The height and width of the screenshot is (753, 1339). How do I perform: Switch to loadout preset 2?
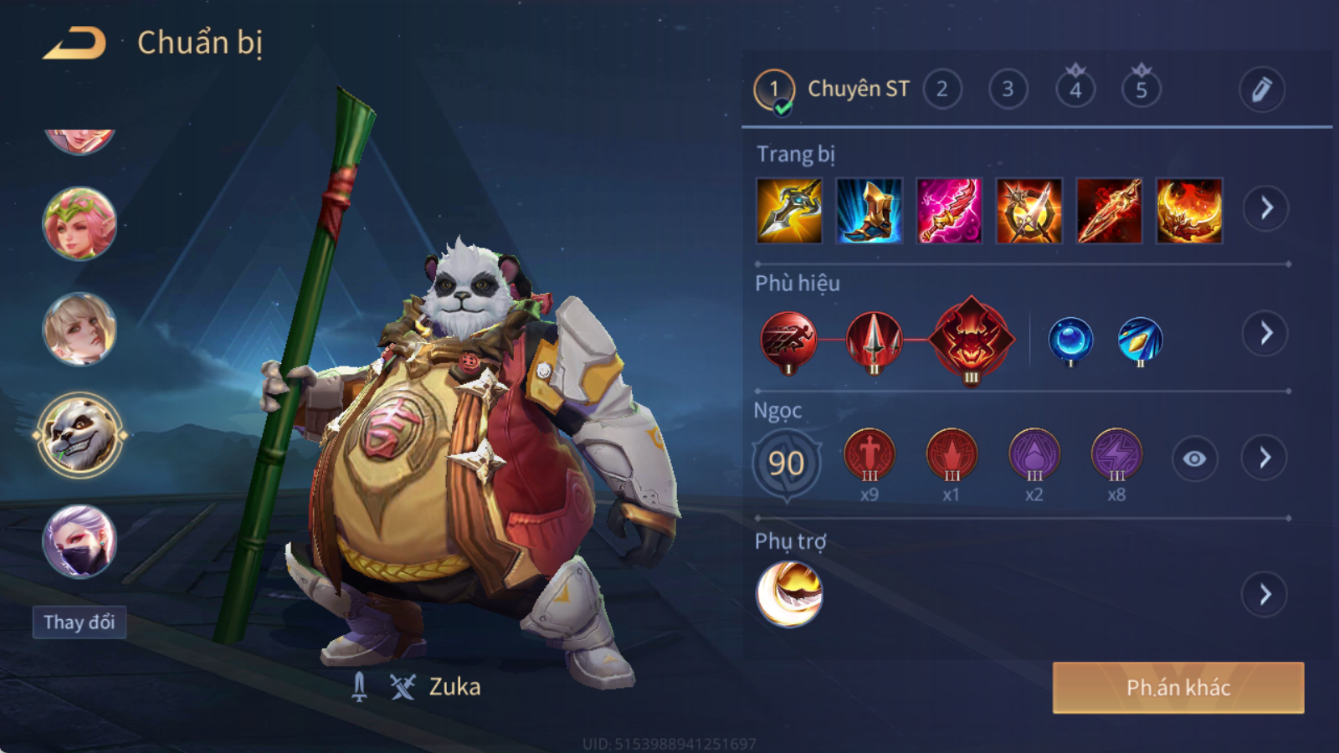[942, 89]
